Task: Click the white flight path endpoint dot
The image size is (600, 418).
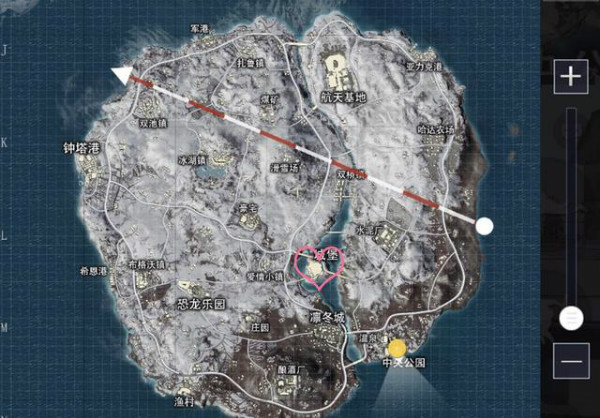Action: point(484,226)
